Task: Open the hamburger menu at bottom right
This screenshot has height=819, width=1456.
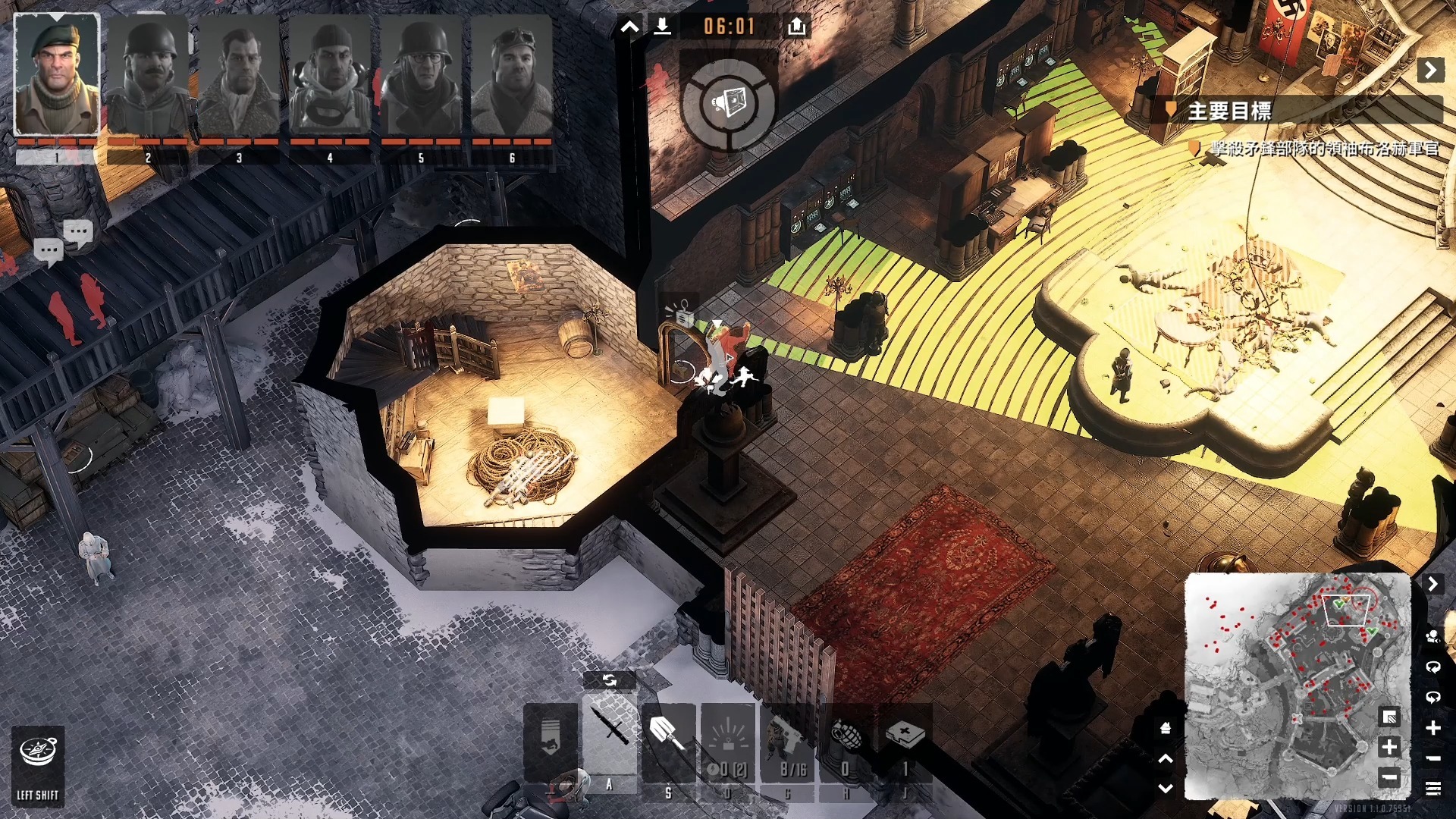Action: (x=1432, y=789)
